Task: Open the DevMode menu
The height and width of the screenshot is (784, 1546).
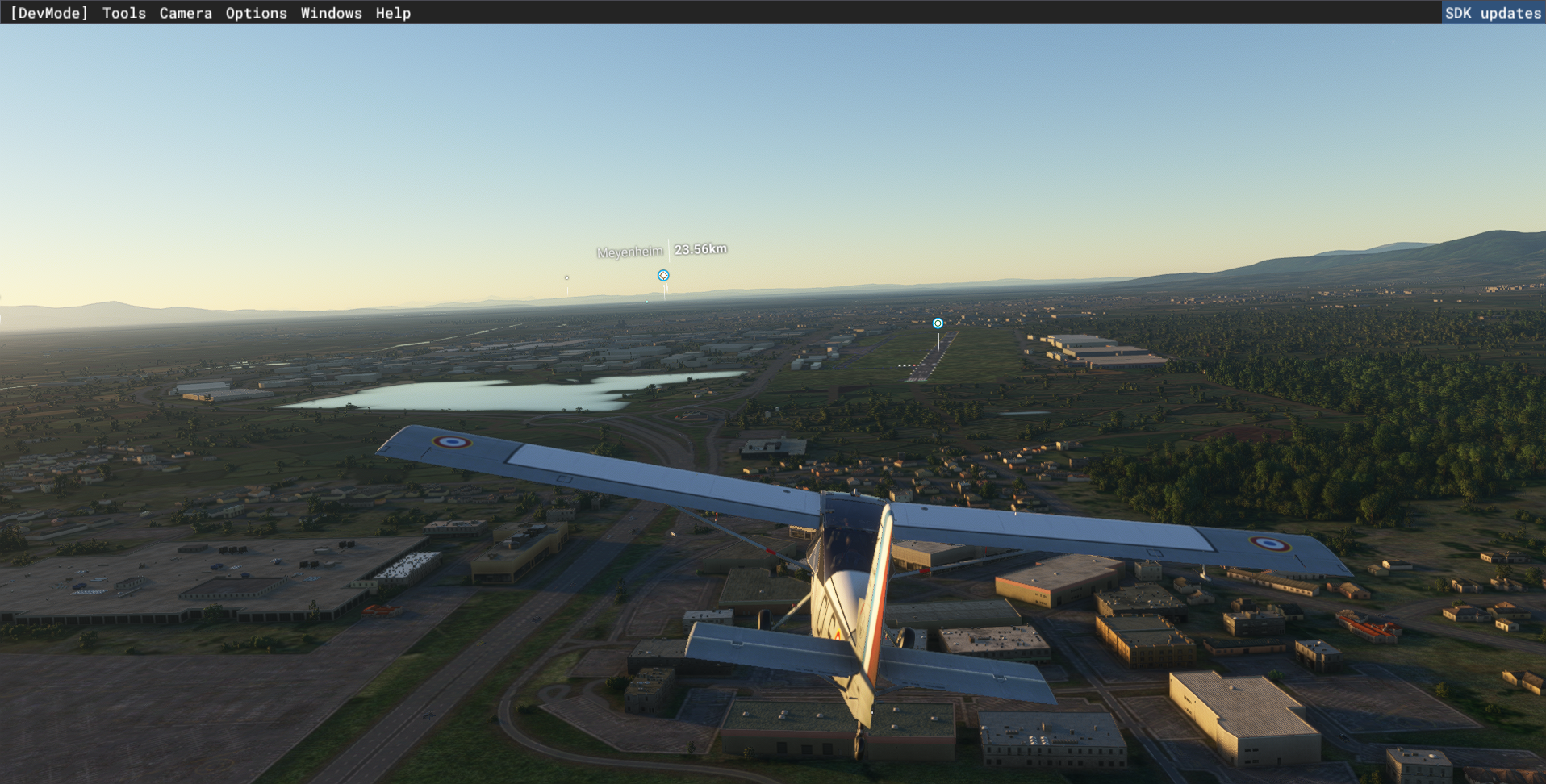Action: pyautogui.click(x=48, y=13)
